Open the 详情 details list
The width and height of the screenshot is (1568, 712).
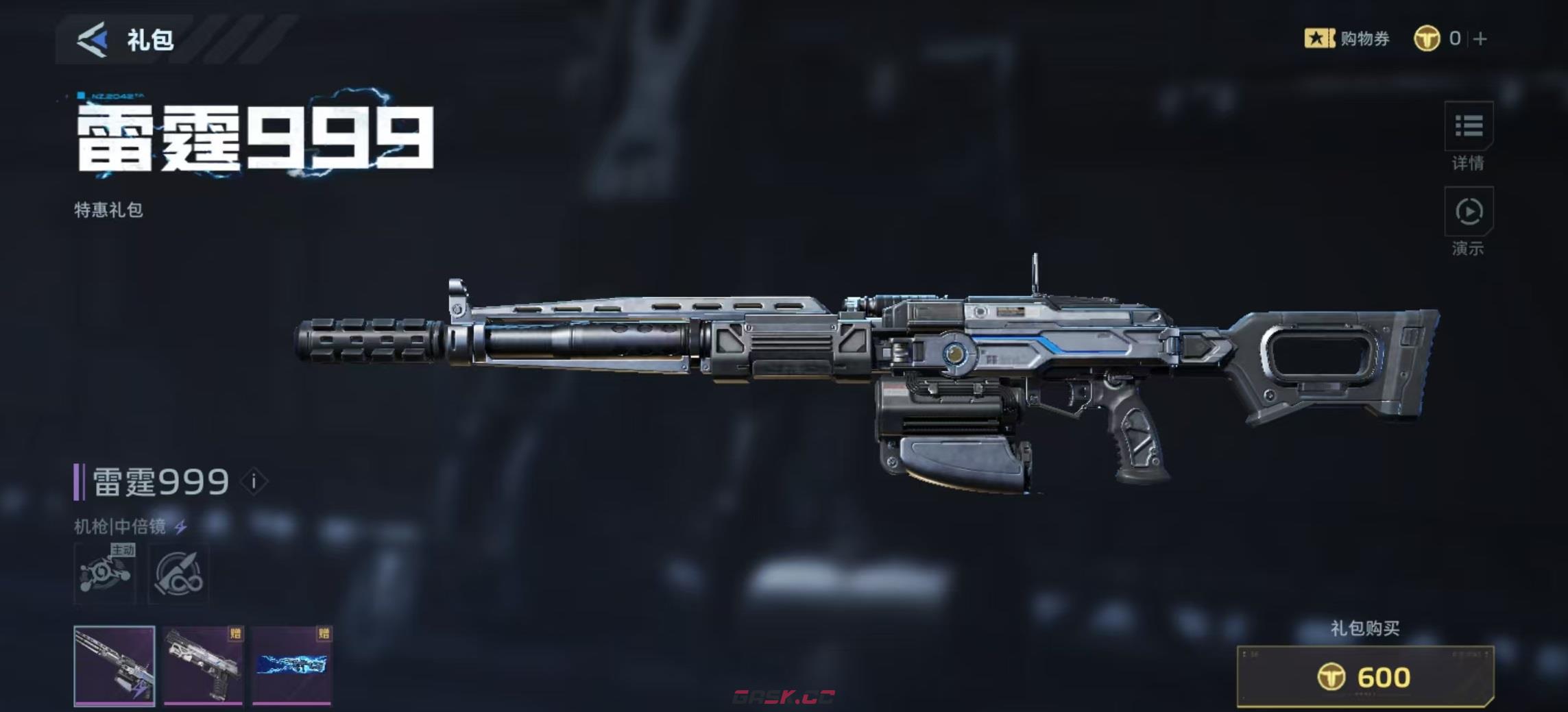point(1468,127)
